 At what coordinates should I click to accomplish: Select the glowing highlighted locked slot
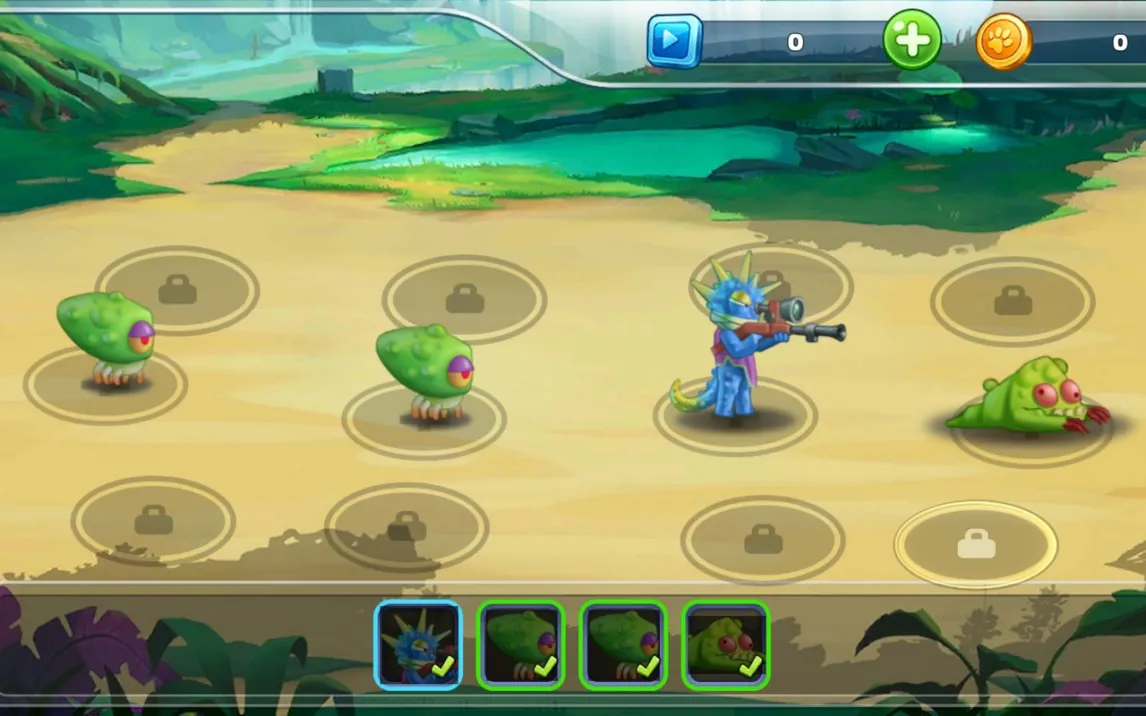pos(975,544)
